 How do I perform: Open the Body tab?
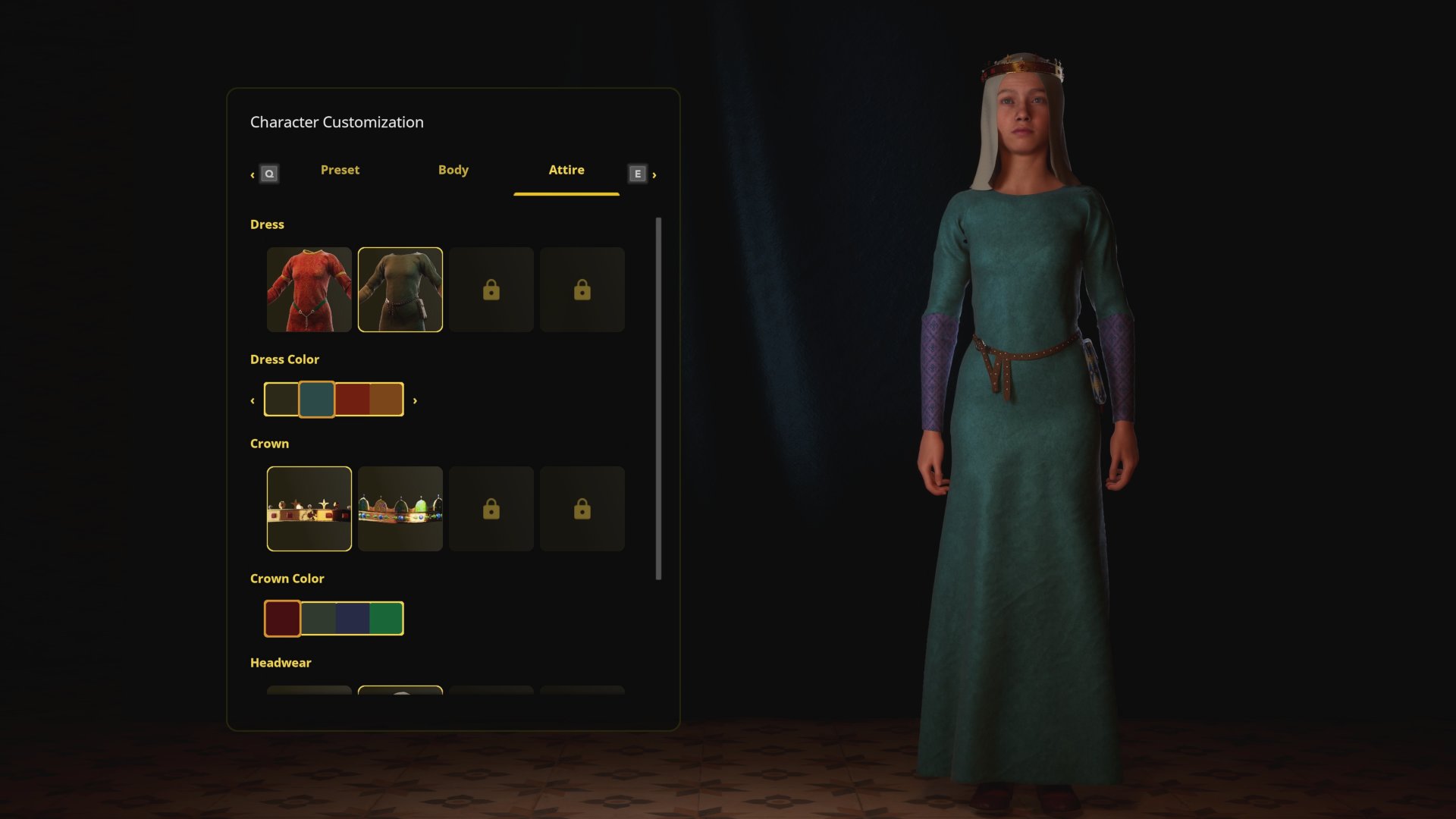[x=453, y=171]
